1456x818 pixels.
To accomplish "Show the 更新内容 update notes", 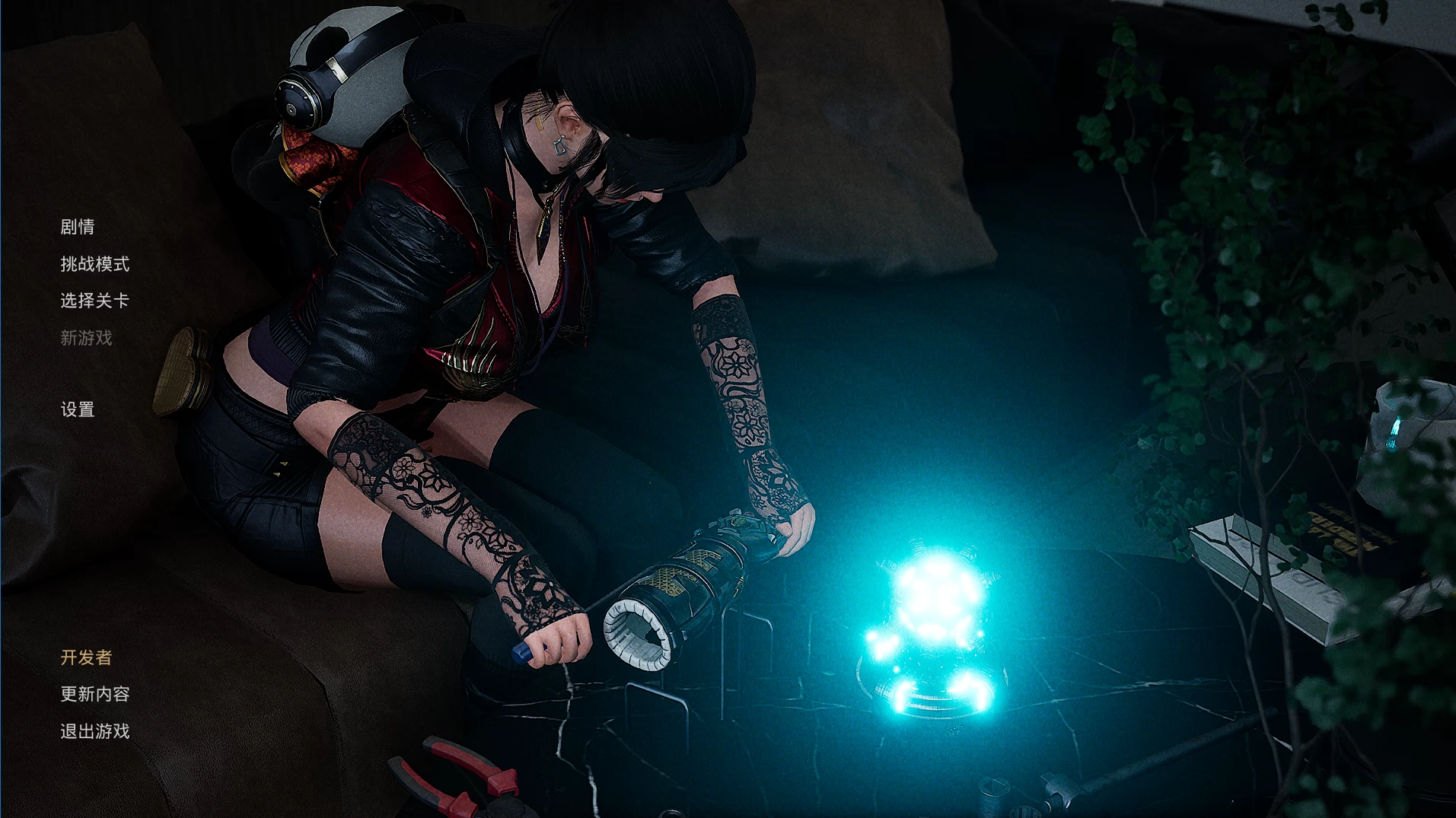I will point(95,694).
